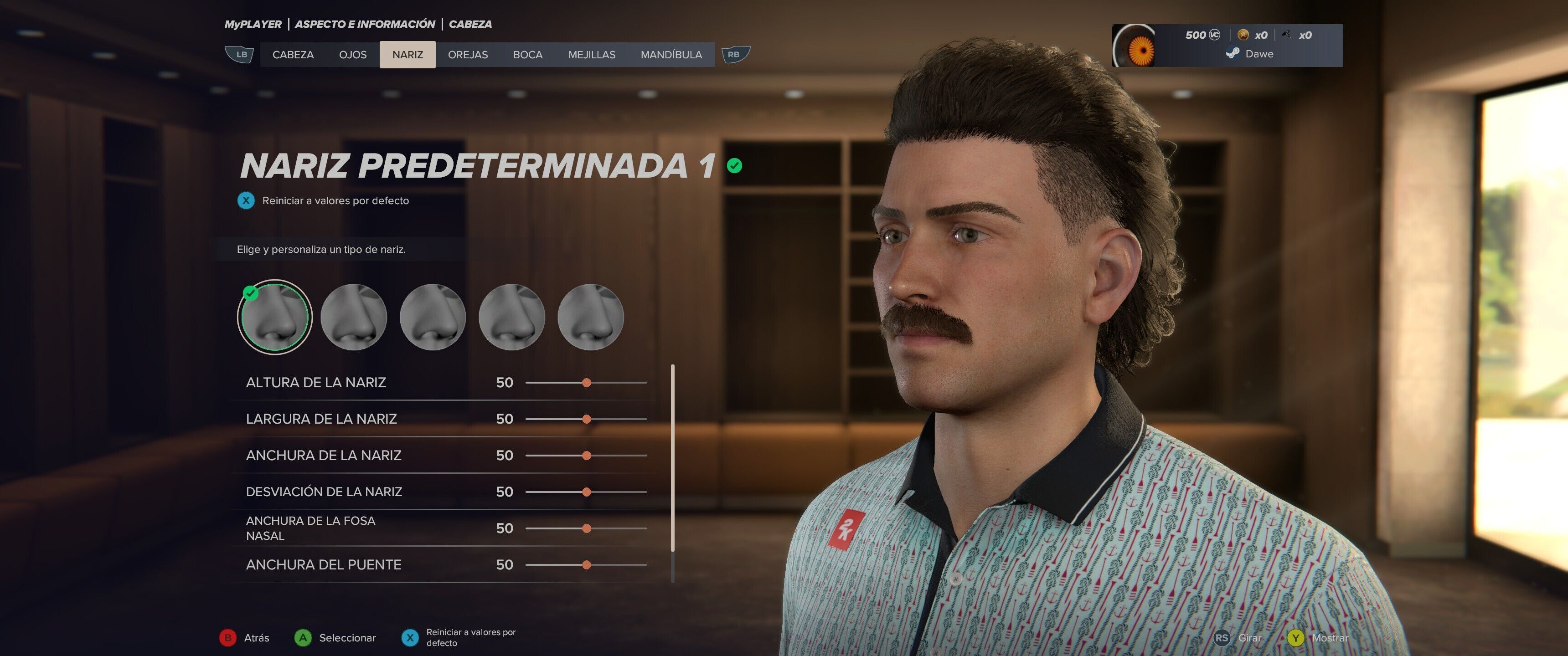Pick the third nose preset thumbnail

point(433,317)
